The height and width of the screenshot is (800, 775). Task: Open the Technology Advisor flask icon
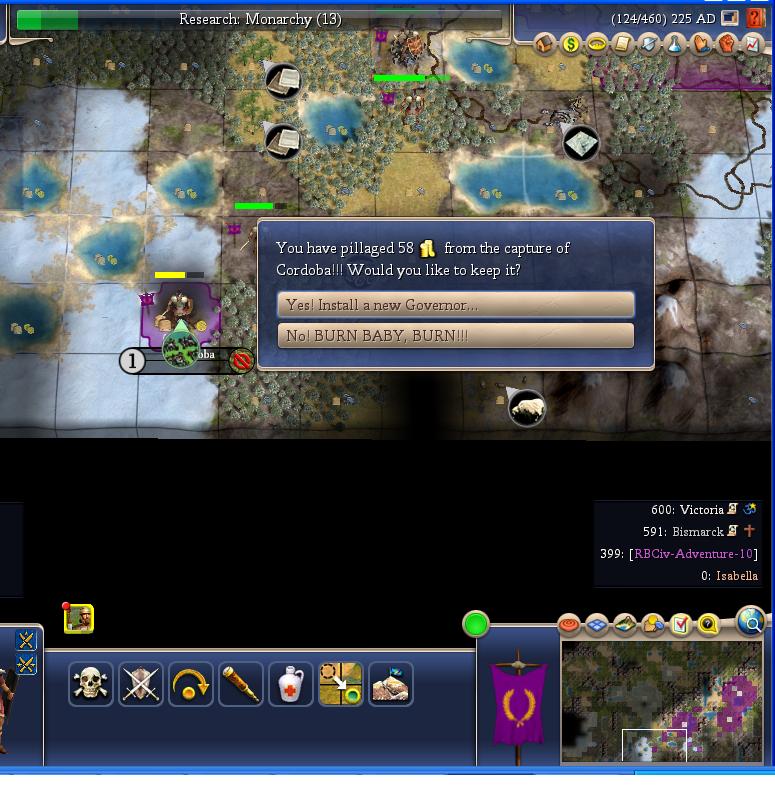(675, 44)
